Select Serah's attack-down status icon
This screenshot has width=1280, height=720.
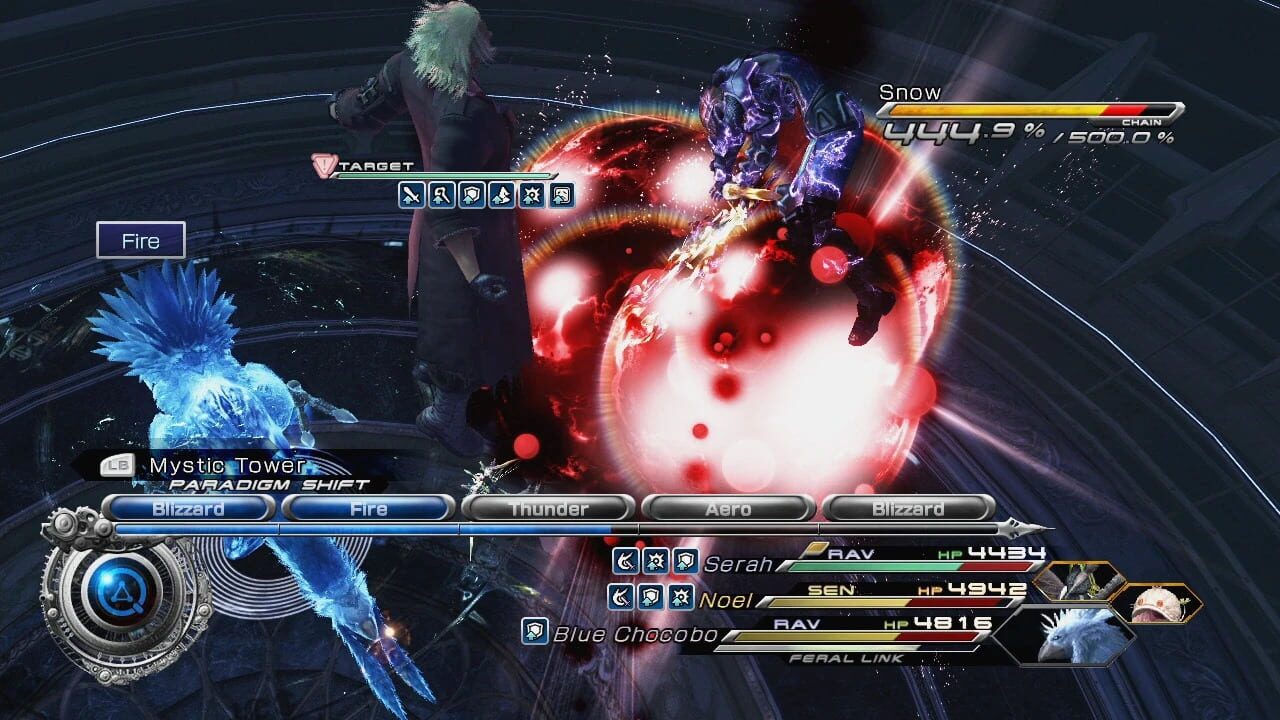click(626, 561)
